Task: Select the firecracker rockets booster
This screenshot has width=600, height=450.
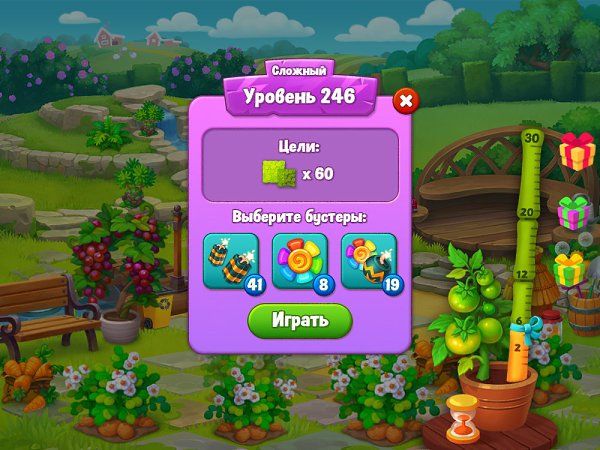Action: [x=231, y=261]
